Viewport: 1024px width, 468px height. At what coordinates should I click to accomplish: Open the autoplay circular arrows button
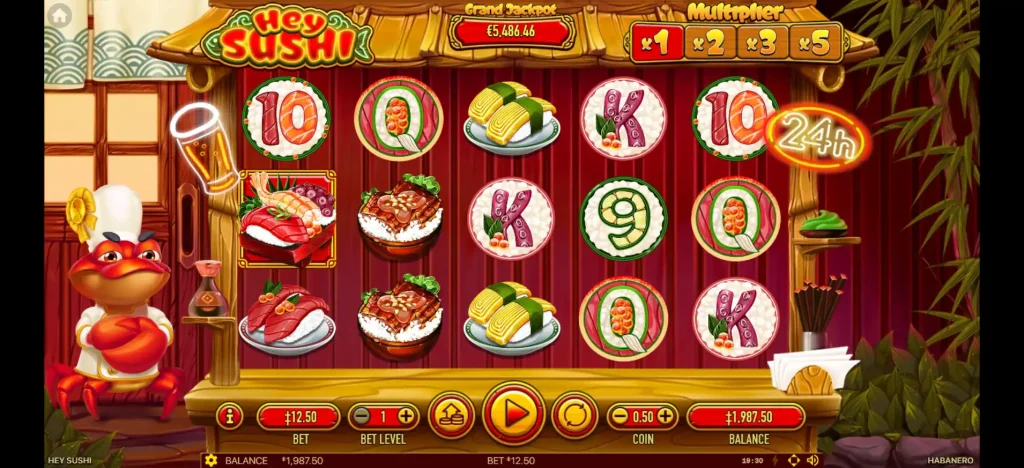(575, 416)
